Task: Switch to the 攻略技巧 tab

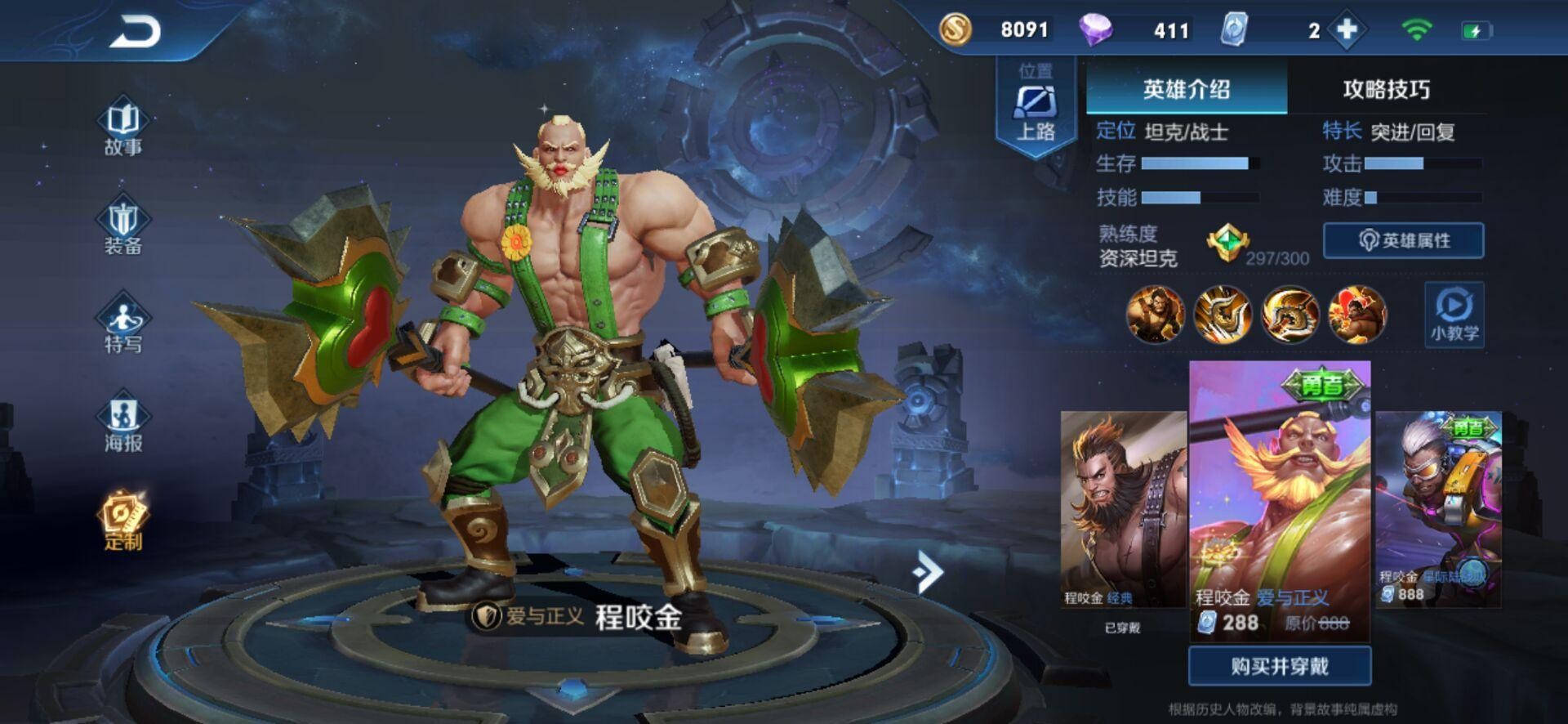Action: (x=1386, y=89)
